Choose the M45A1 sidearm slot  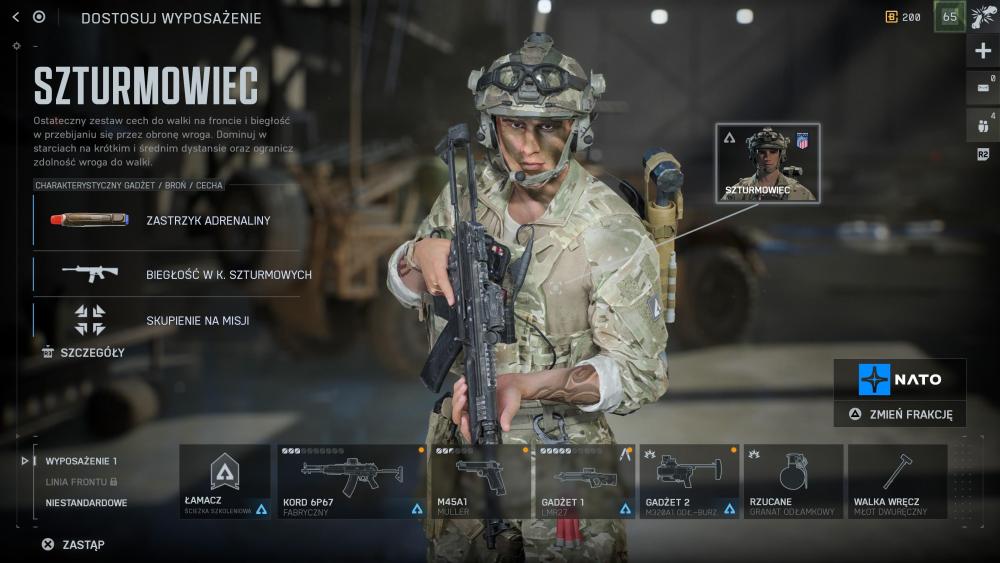coord(480,481)
